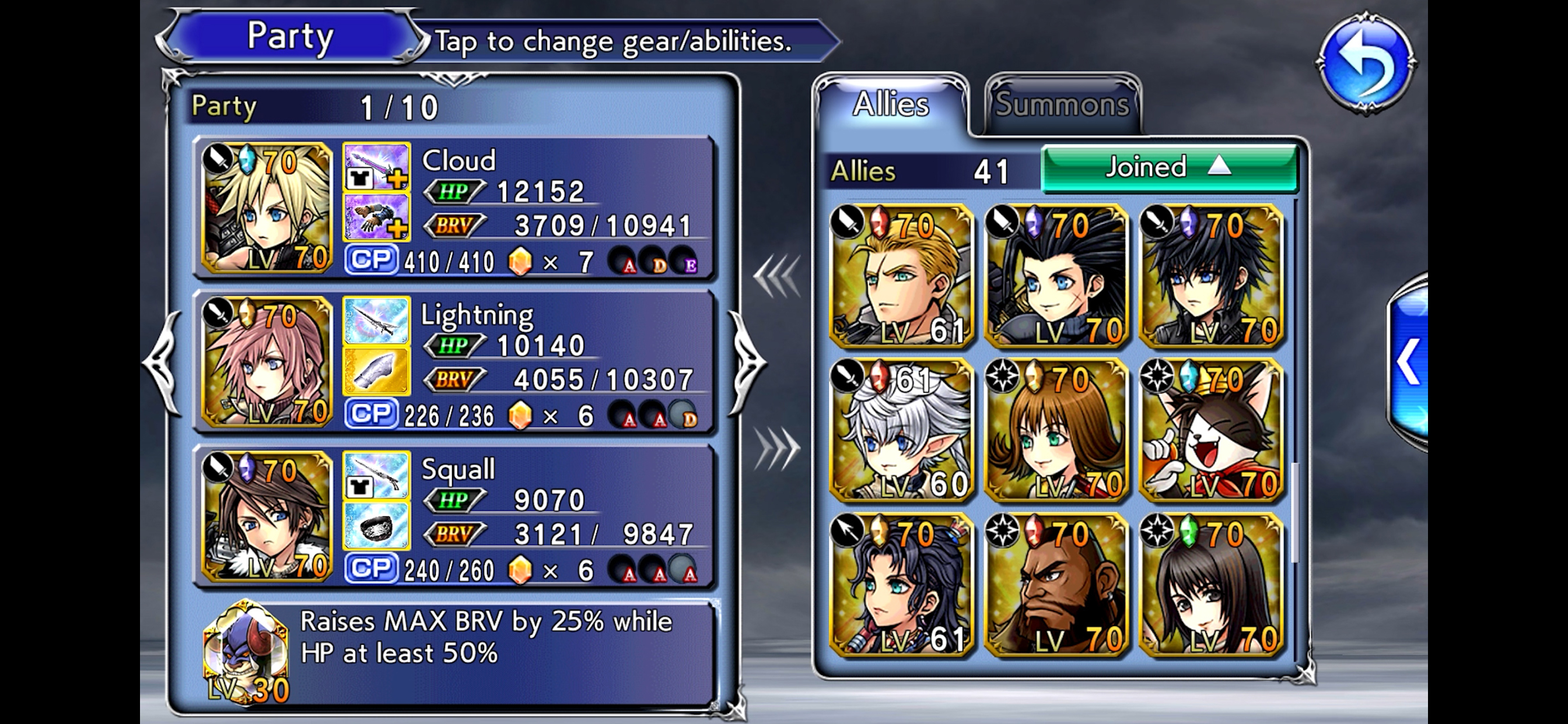Screen dimensions: 1568x724
Task: Pick the blond scarred ally at level 61
Action: (901, 276)
